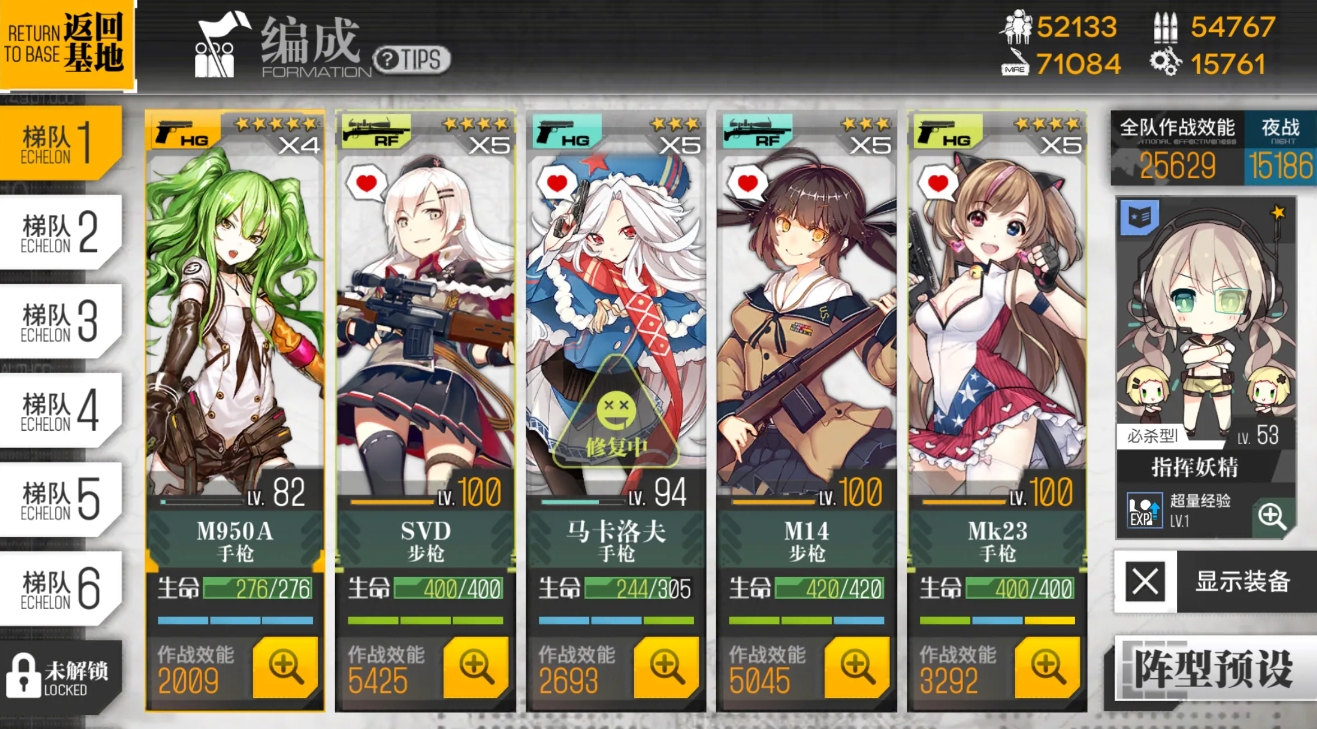Expand the 指挥妖精 fairy details with magnifier

tap(1270, 518)
